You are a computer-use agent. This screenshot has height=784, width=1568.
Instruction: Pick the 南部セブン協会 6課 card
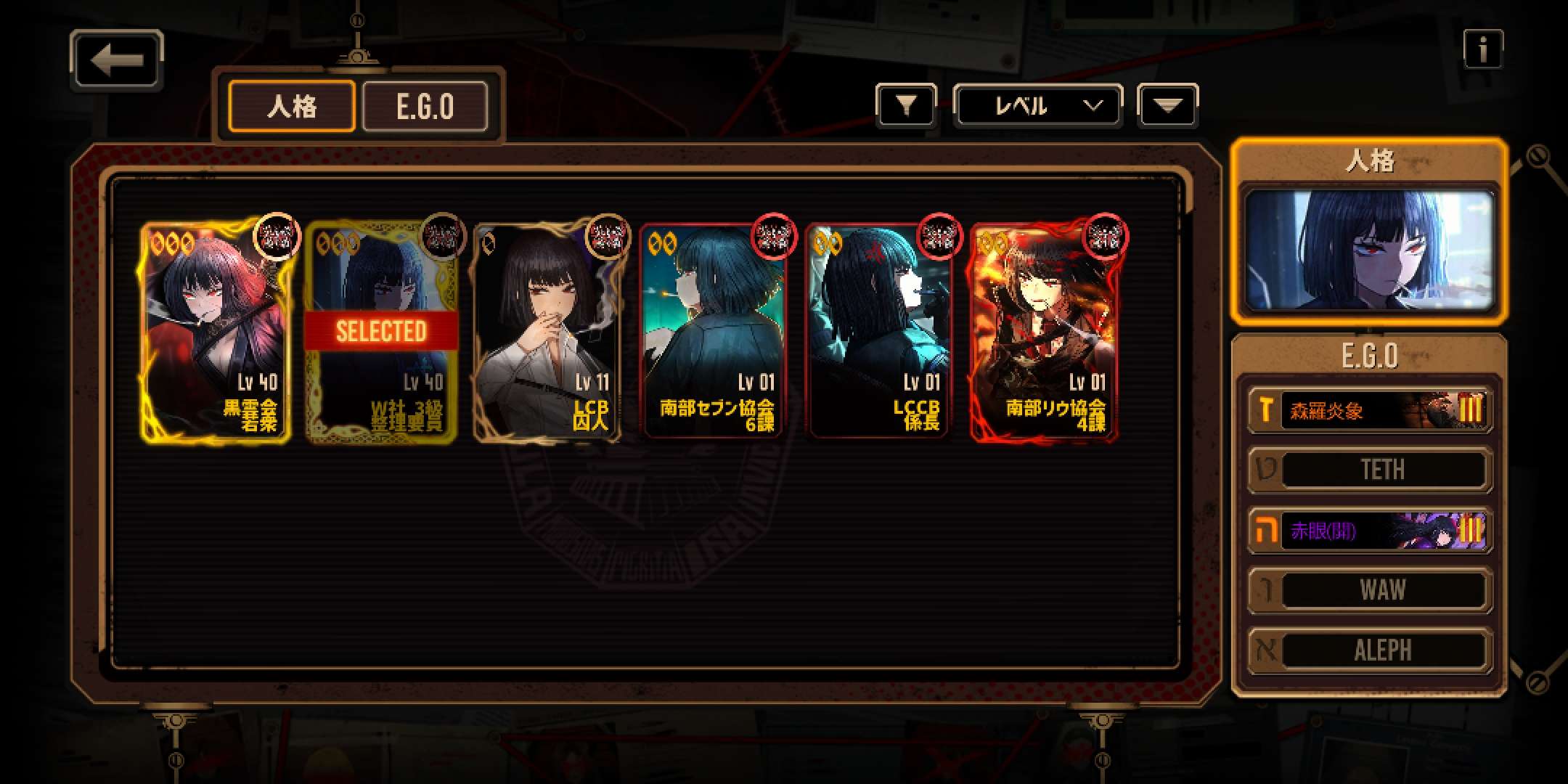713,331
